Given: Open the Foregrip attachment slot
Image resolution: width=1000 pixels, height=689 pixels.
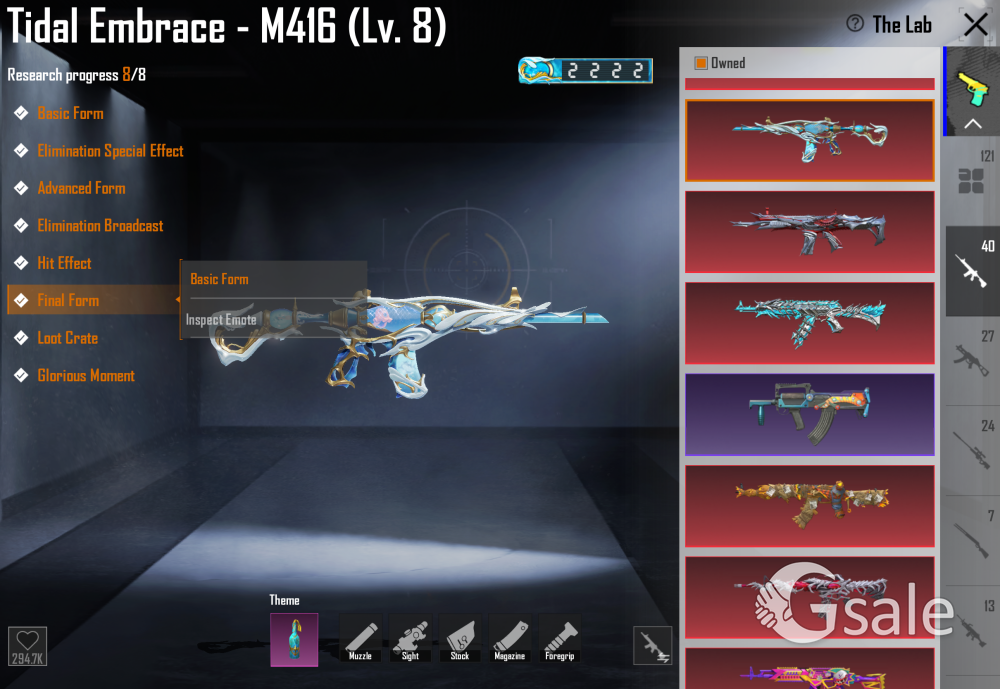Looking at the screenshot, I should pyautogui.click(x=560, y=638).
